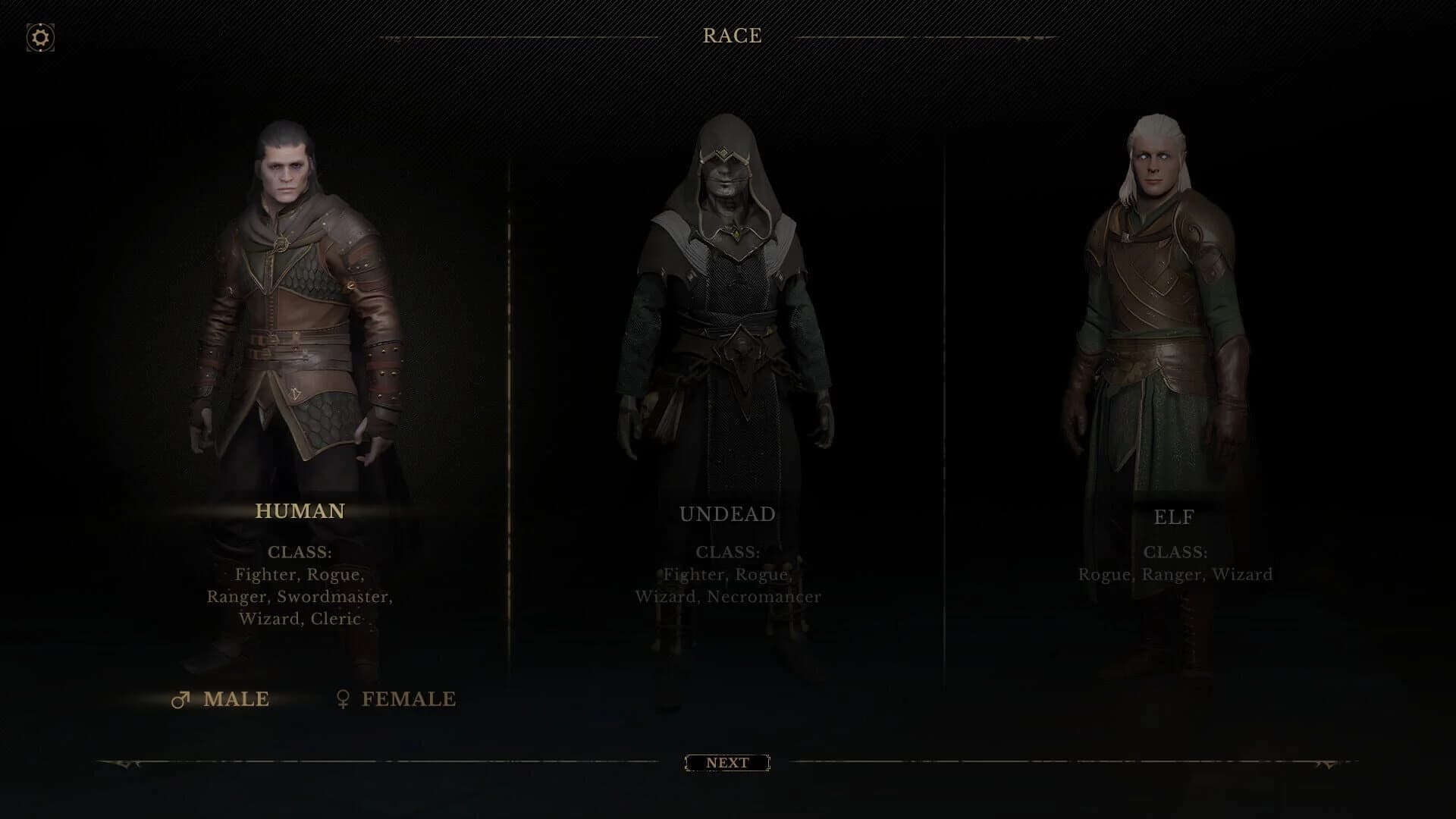1456x819 pixels.
Task: Click the class list under HUMAN
Action: pyautogui.click(x=300, y=598)
